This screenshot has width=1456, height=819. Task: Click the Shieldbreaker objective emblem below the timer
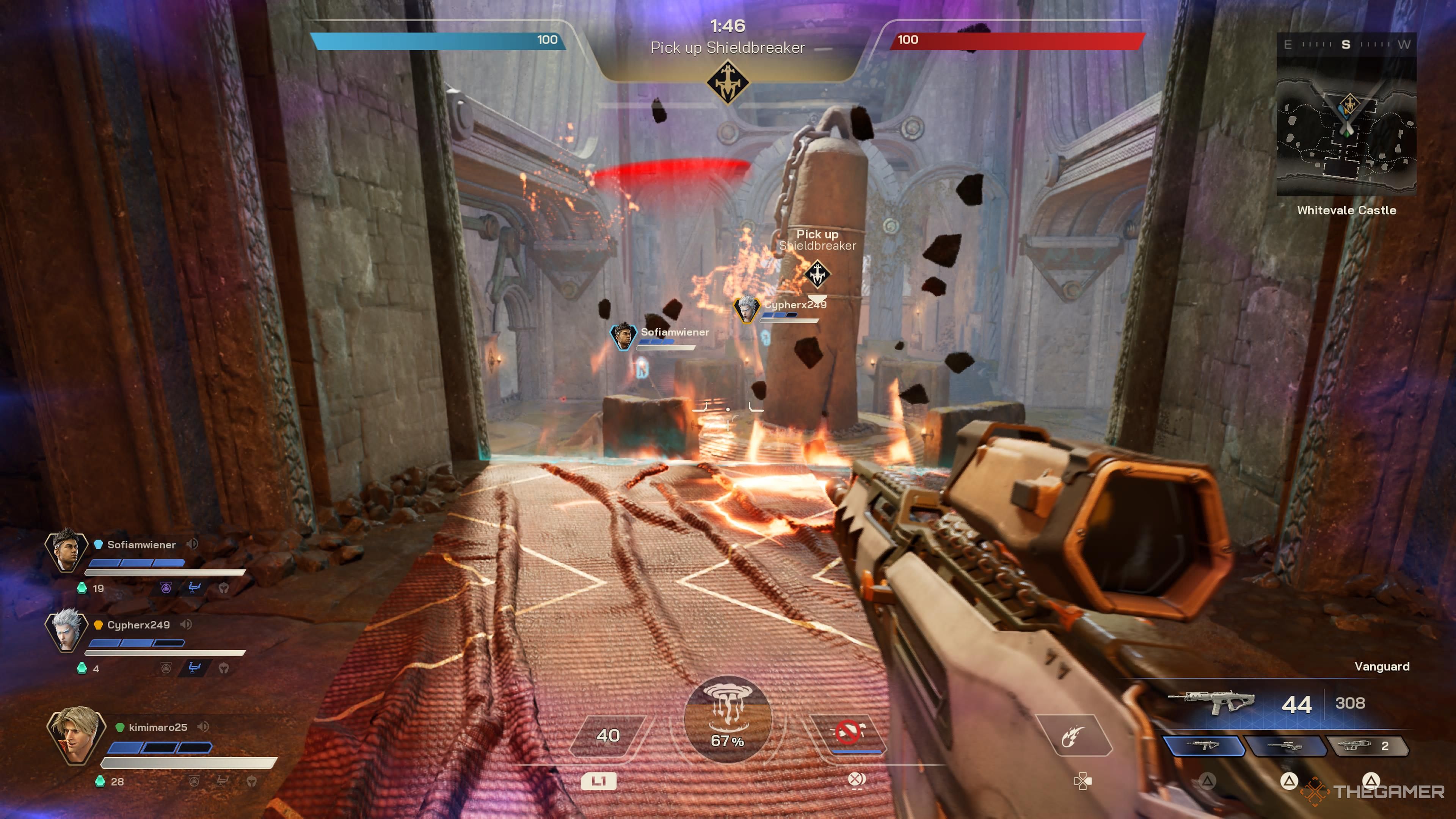(x=728, y=83)
